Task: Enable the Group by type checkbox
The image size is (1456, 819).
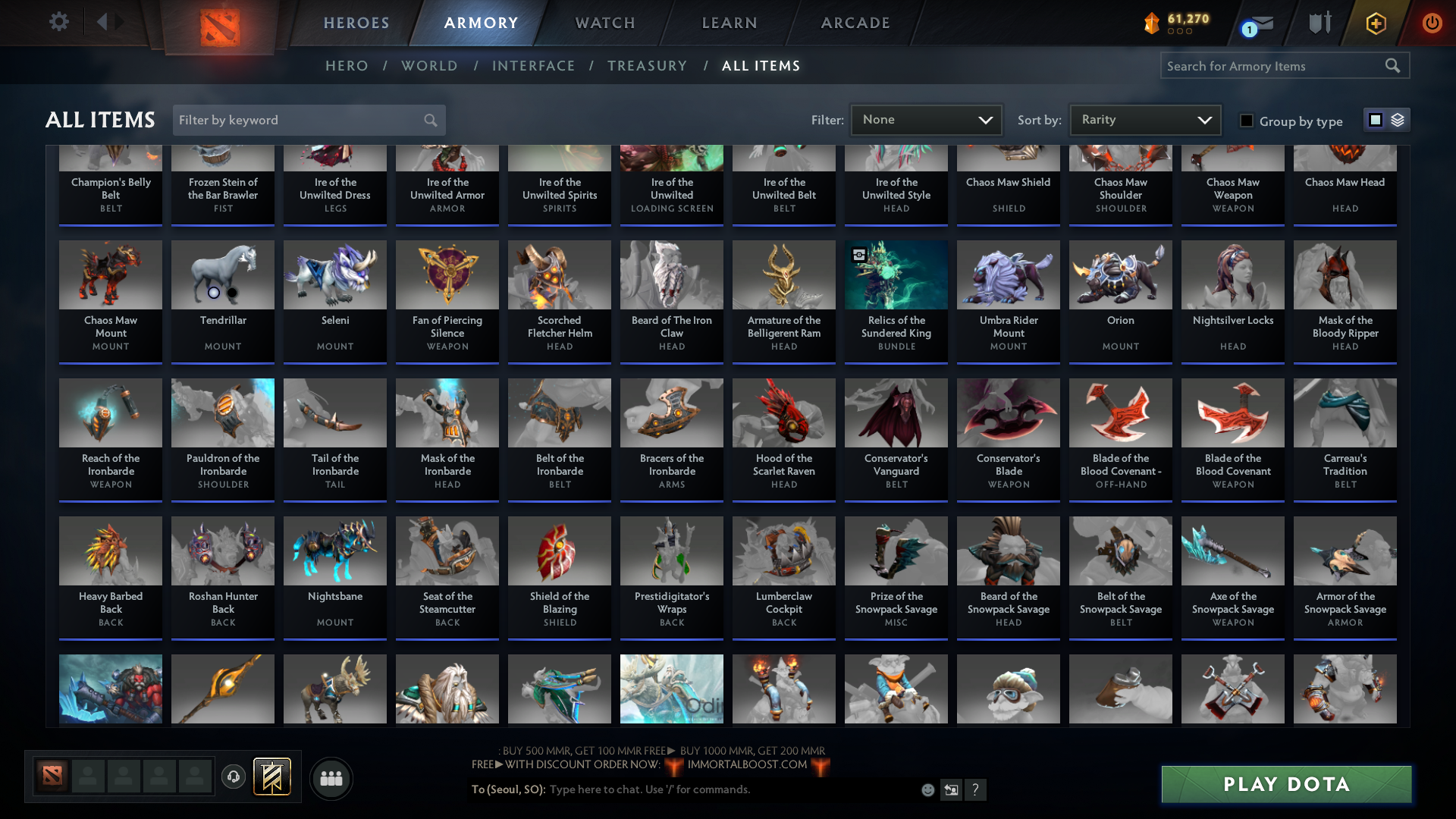Action: [x=1246, y=120]
